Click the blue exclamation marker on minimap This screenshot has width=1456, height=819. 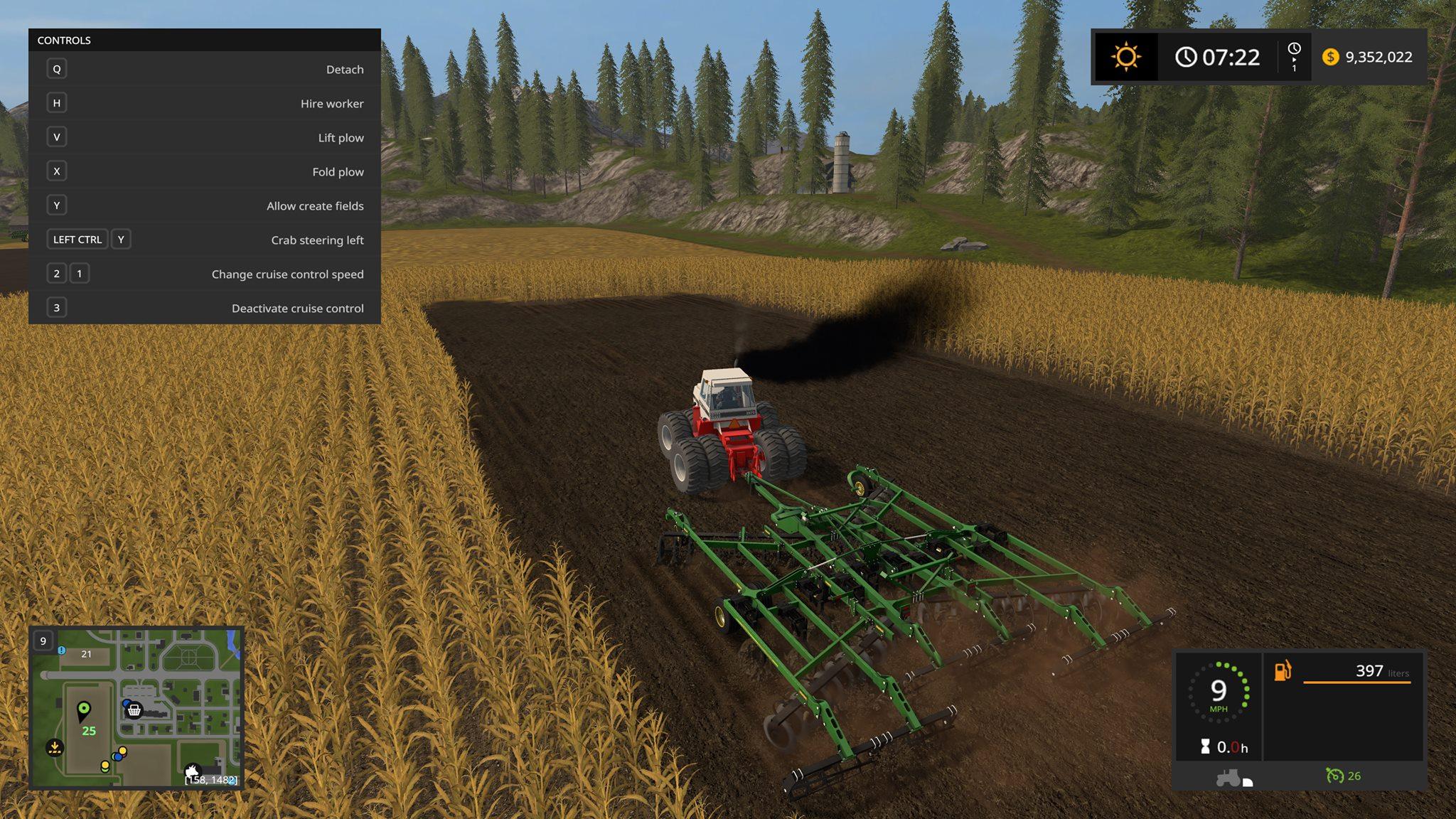pos(62,650)
